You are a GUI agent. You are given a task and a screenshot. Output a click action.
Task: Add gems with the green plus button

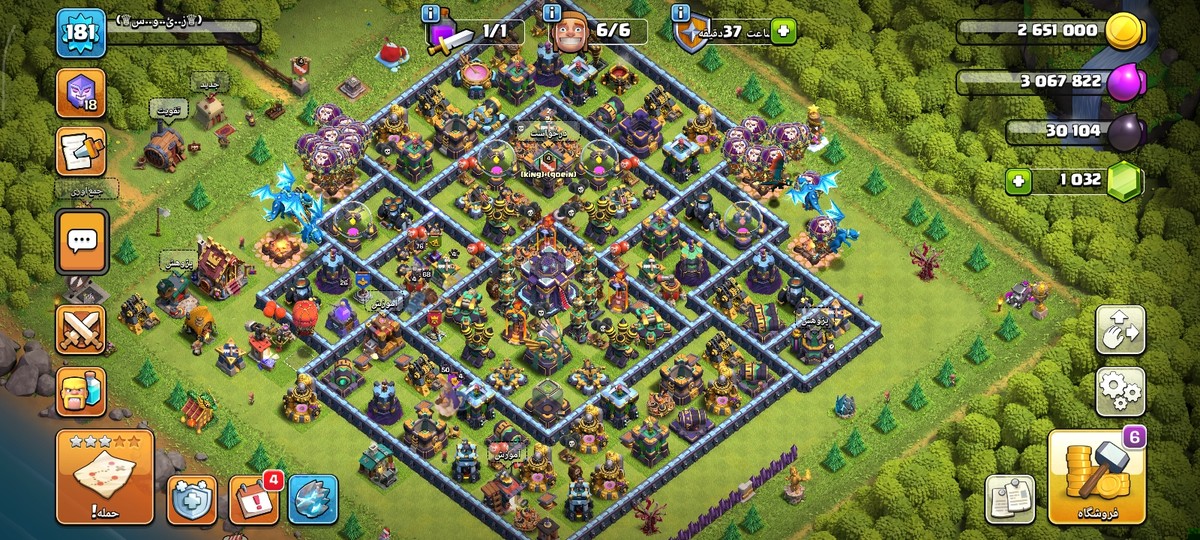(1019, 181)
